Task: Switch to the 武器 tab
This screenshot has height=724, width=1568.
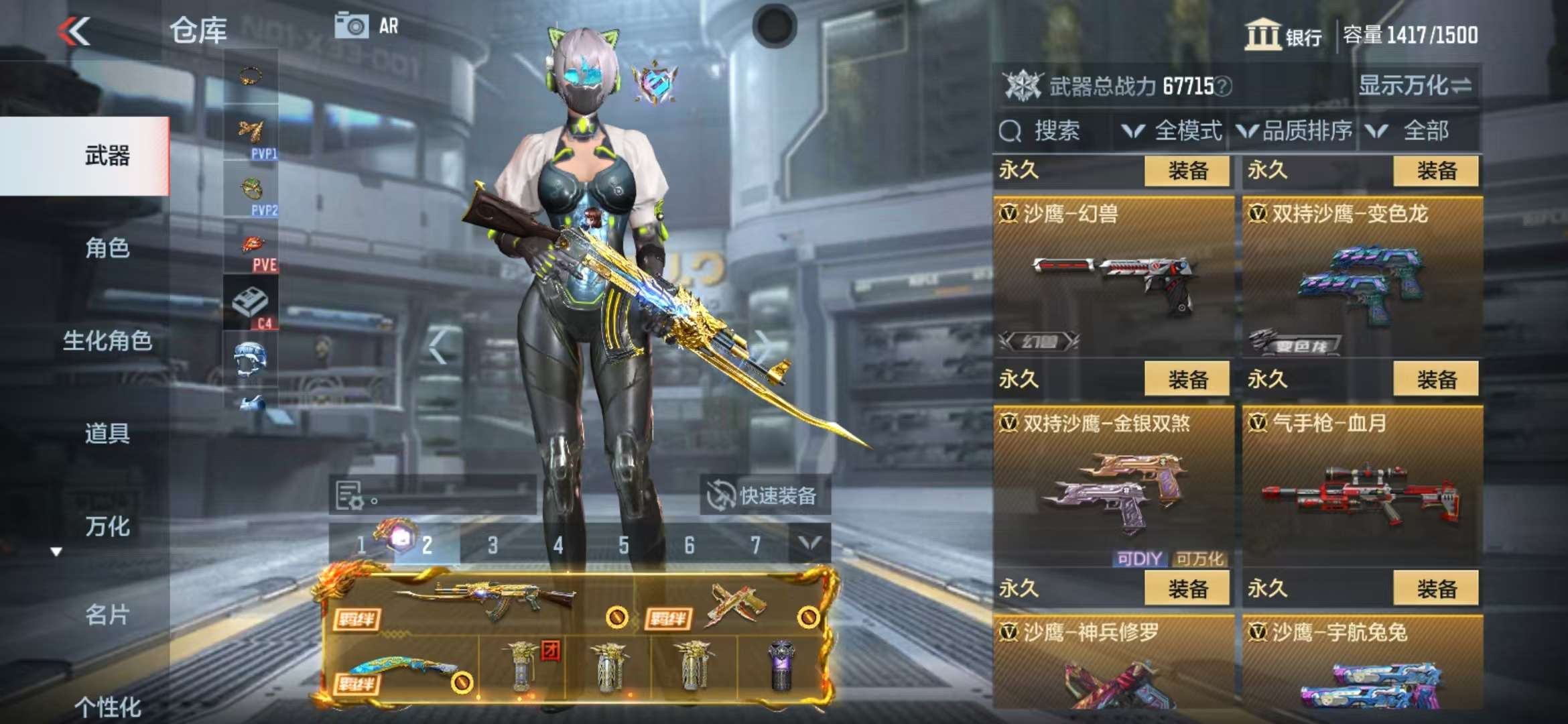Action: (107, 156)
